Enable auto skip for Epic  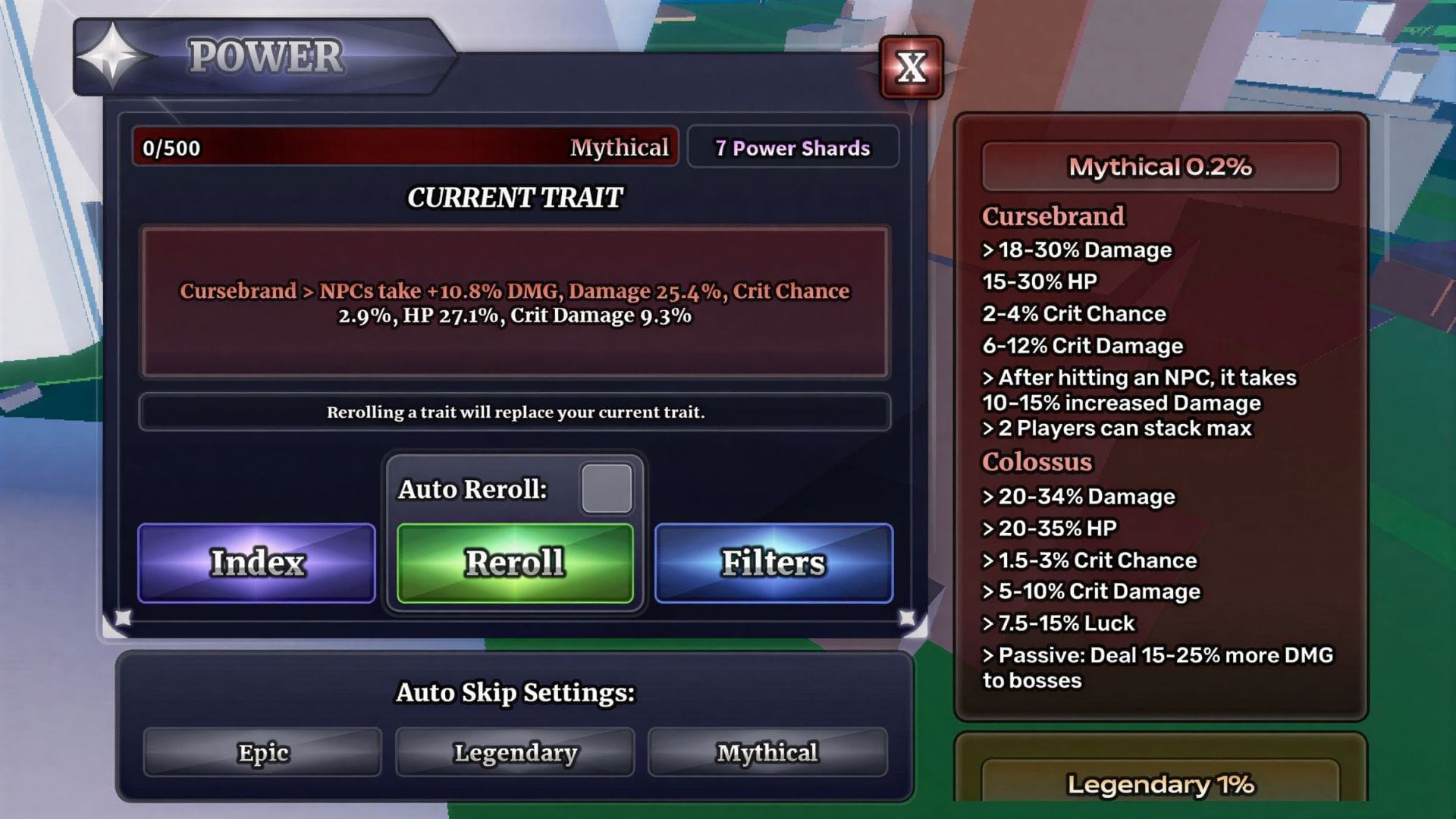(262, 752)
